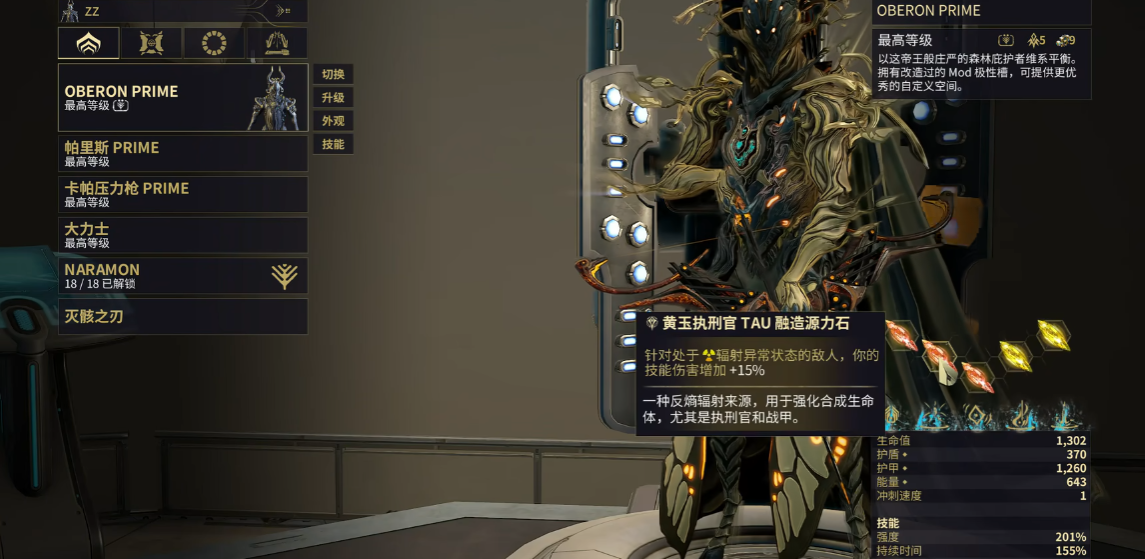The width and height of the screenshot is (1145, 559).
Task: Choose the 灭骸之刃 entry
Action: (x=183, y=317)
